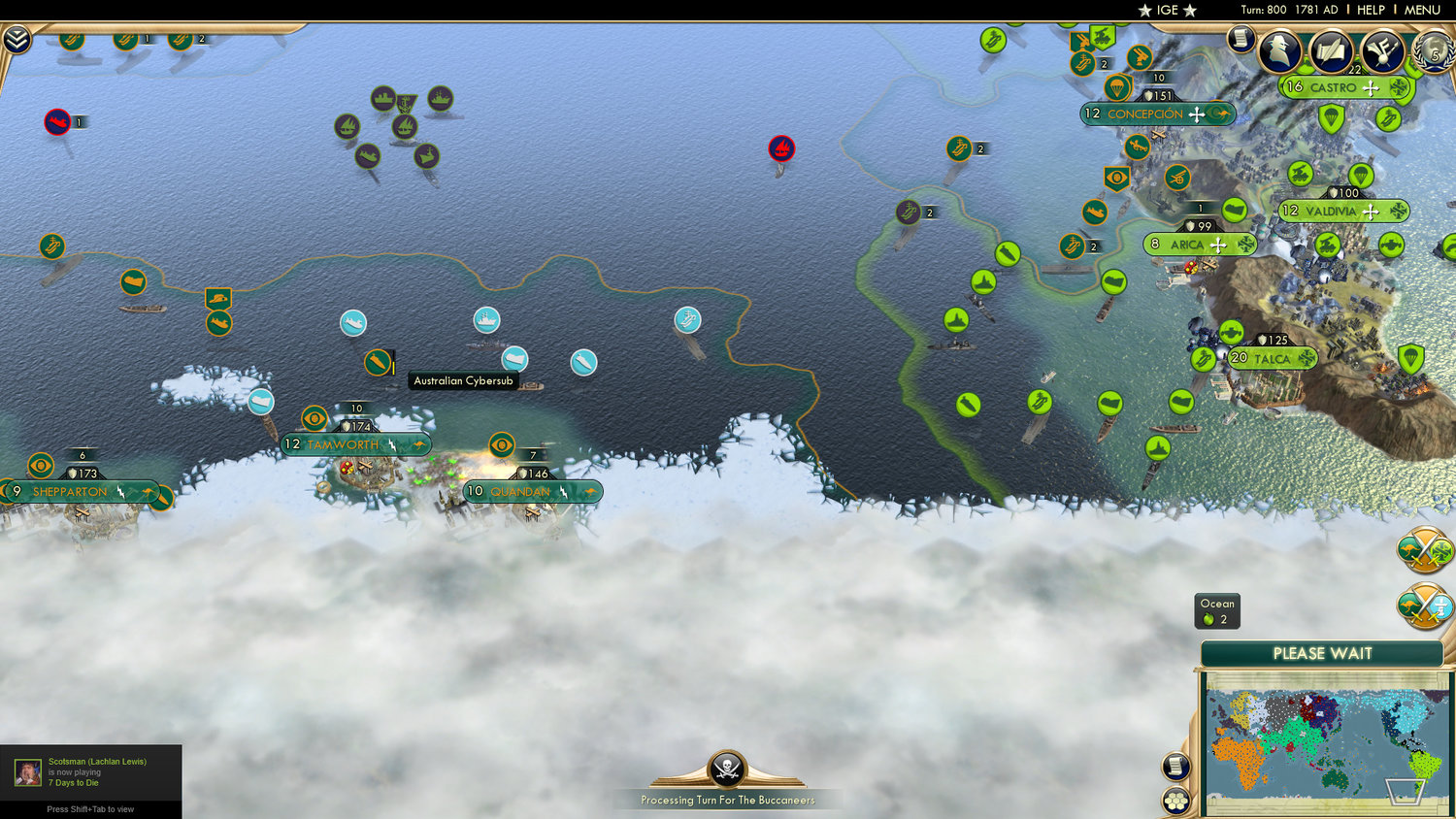The width and height of the screenshot is (1456, 819).
Task: Open the treaty scroll notification icon
Action: point(1331,50)
